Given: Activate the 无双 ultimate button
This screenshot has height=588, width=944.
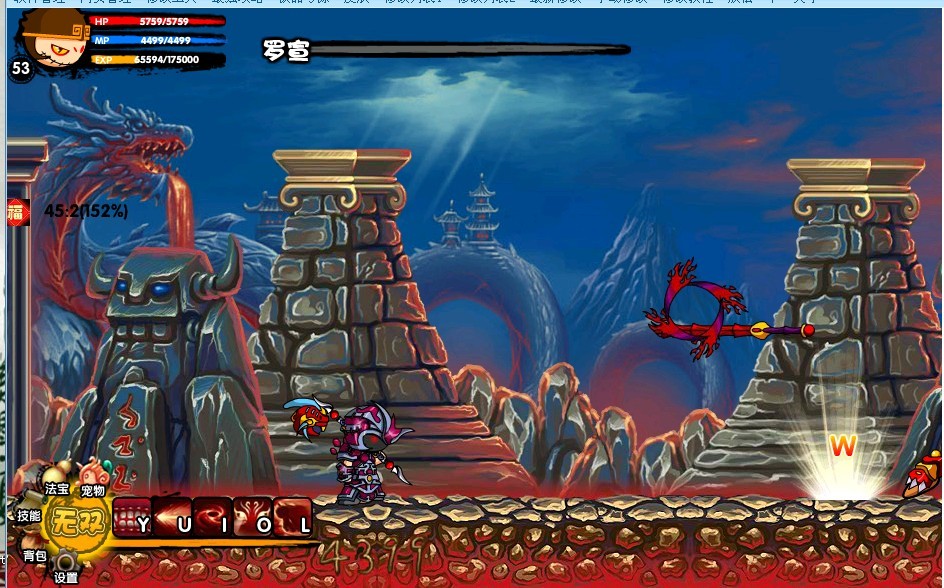Looking at the screenshot, I should tap(72, 522).
